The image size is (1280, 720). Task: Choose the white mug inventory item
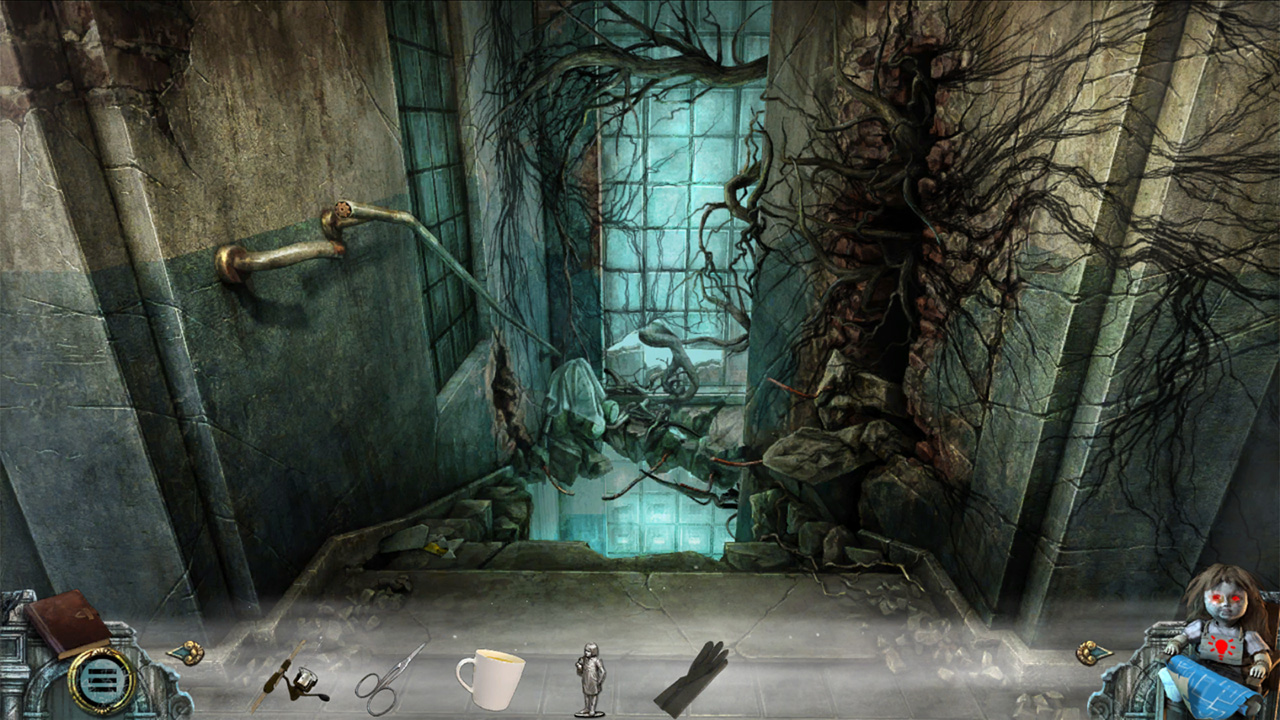[x=490, y=678]
